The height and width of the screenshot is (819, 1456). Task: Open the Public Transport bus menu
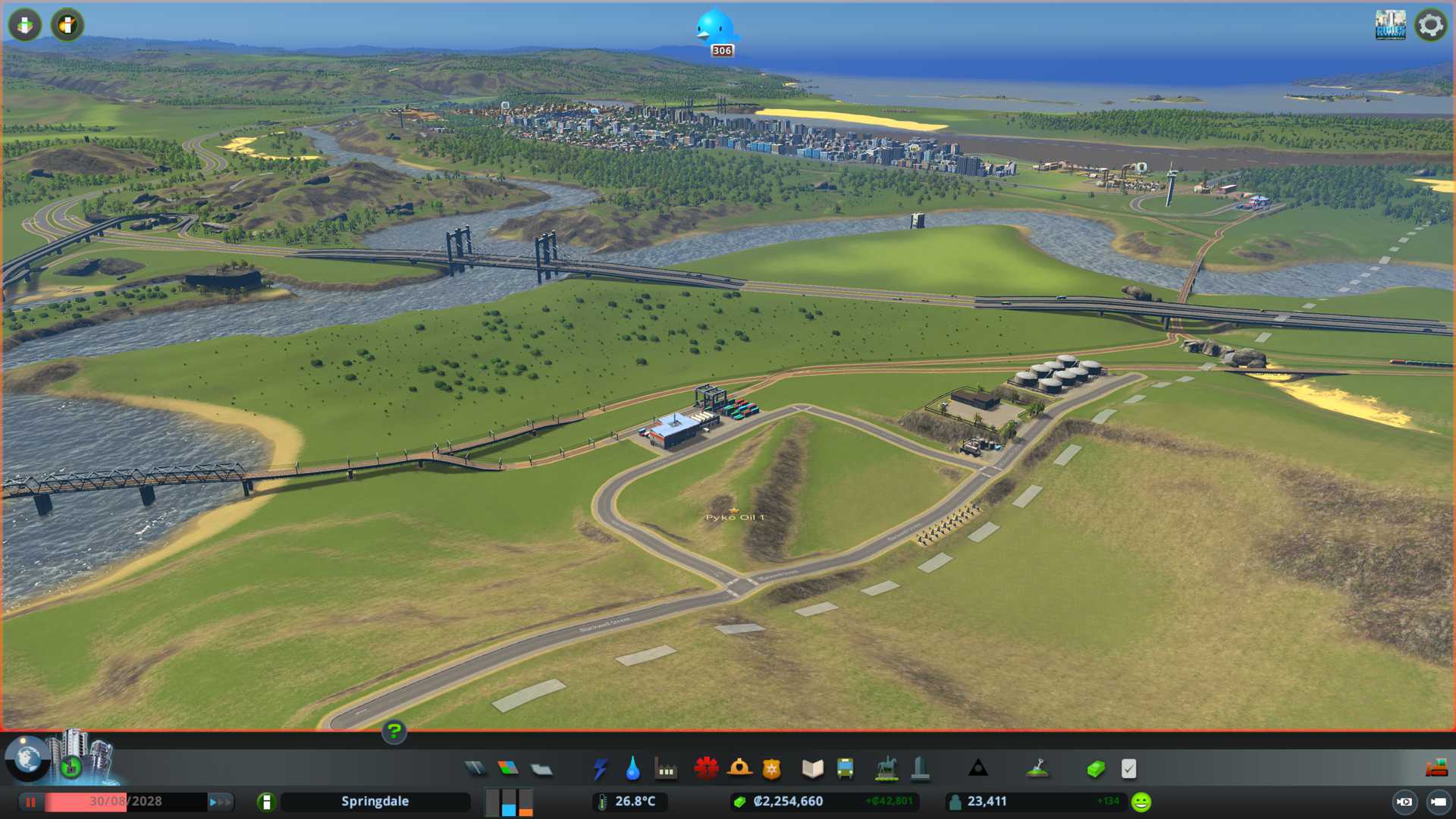point(846,769)
